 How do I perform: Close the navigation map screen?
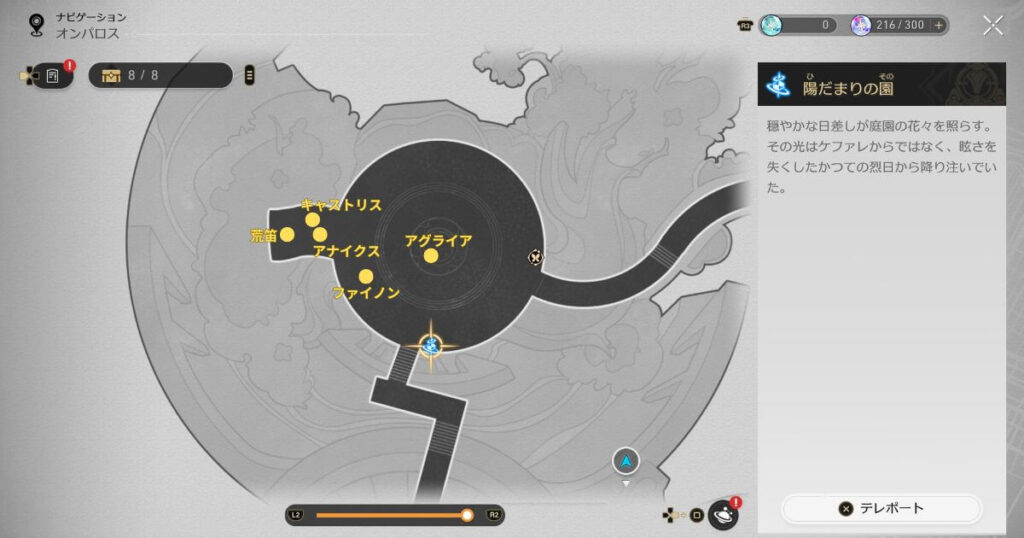tap(992, 26)
